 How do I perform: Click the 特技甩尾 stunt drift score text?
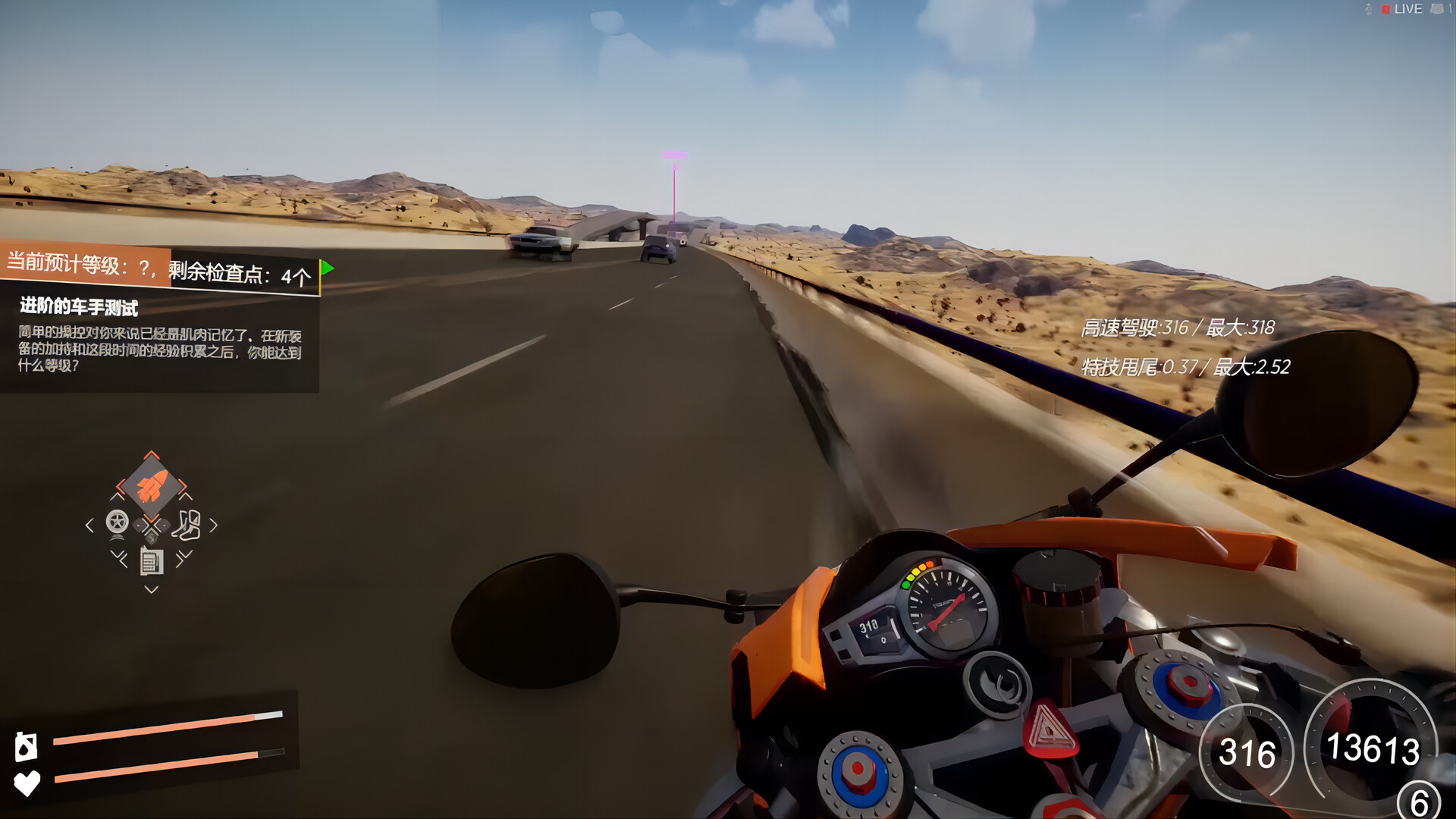(1185, 366)
